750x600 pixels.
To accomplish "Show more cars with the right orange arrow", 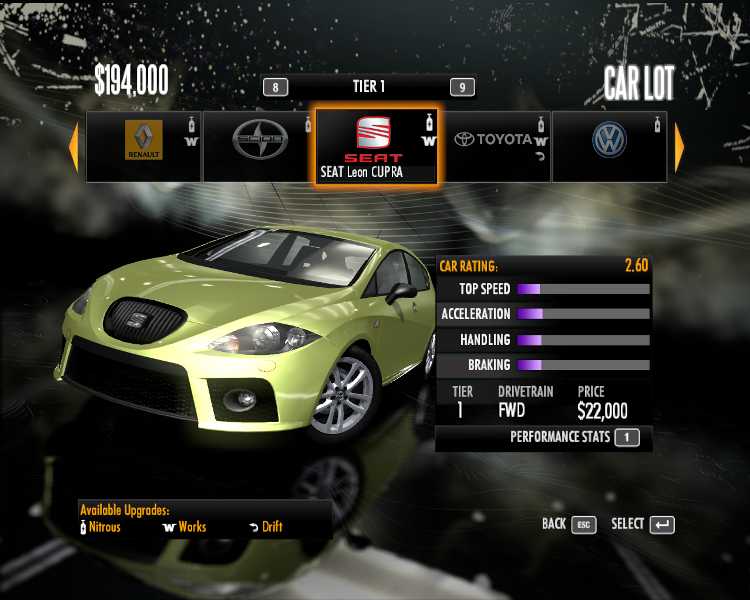I will click(680, 148).
